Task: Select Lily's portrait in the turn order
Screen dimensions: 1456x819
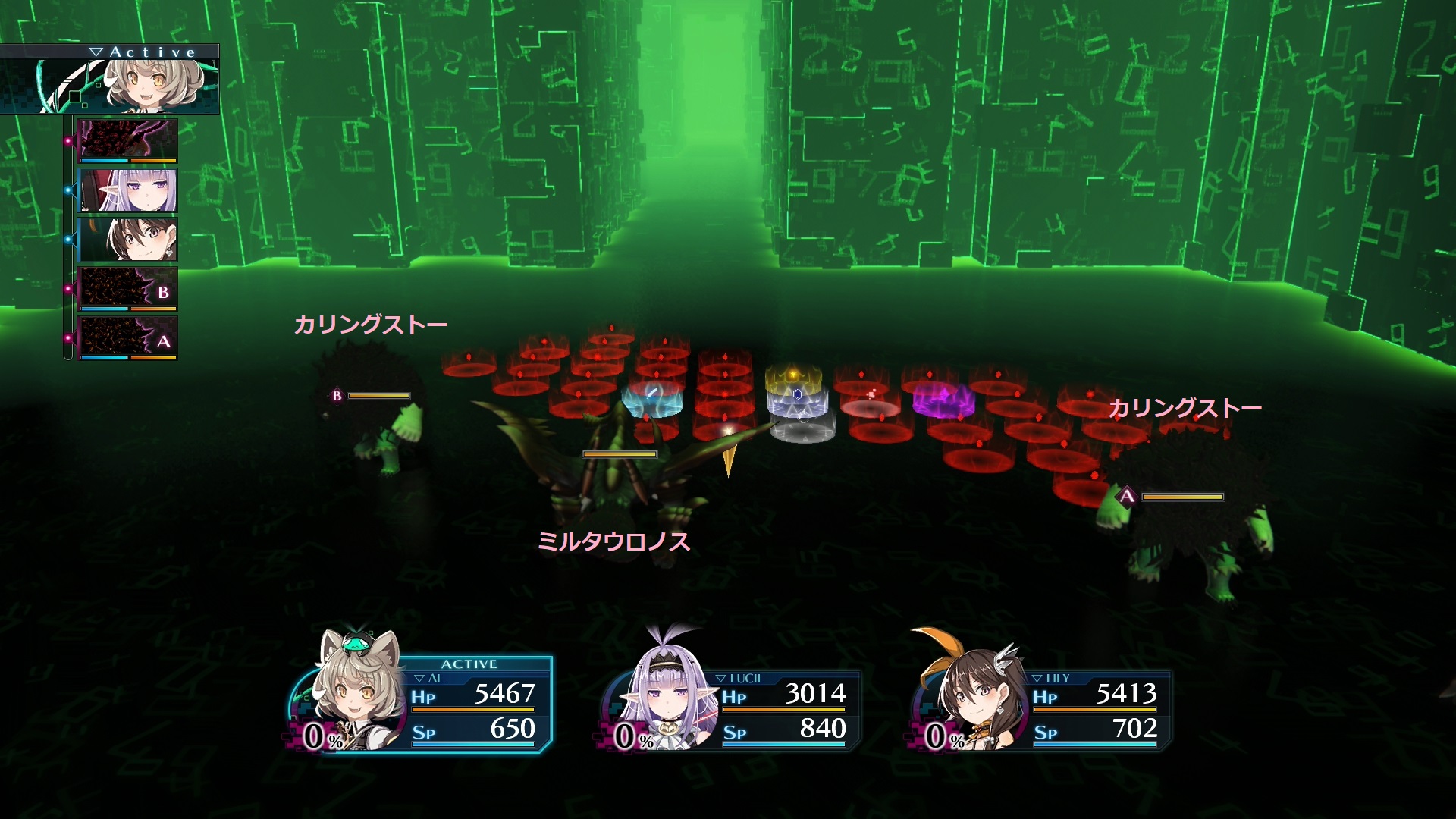Action: pos(127,239)
